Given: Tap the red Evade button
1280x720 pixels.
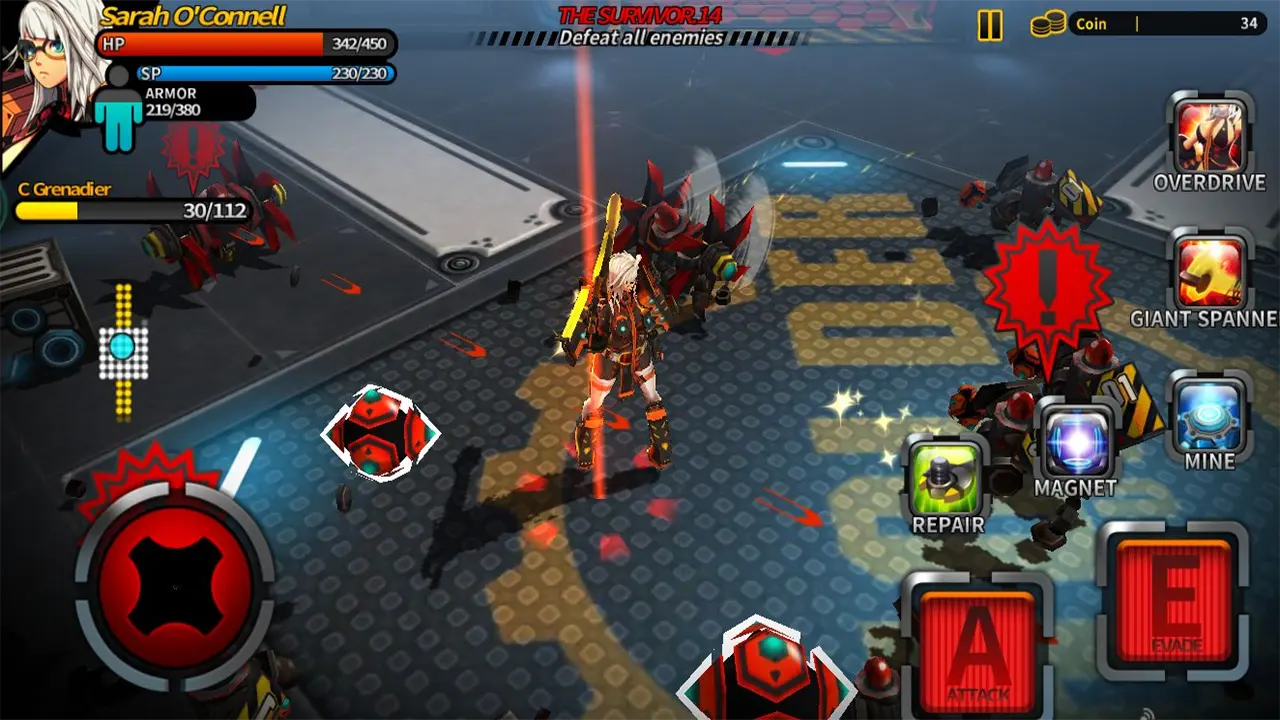Looking at the screenshot, I should 1175,599.
